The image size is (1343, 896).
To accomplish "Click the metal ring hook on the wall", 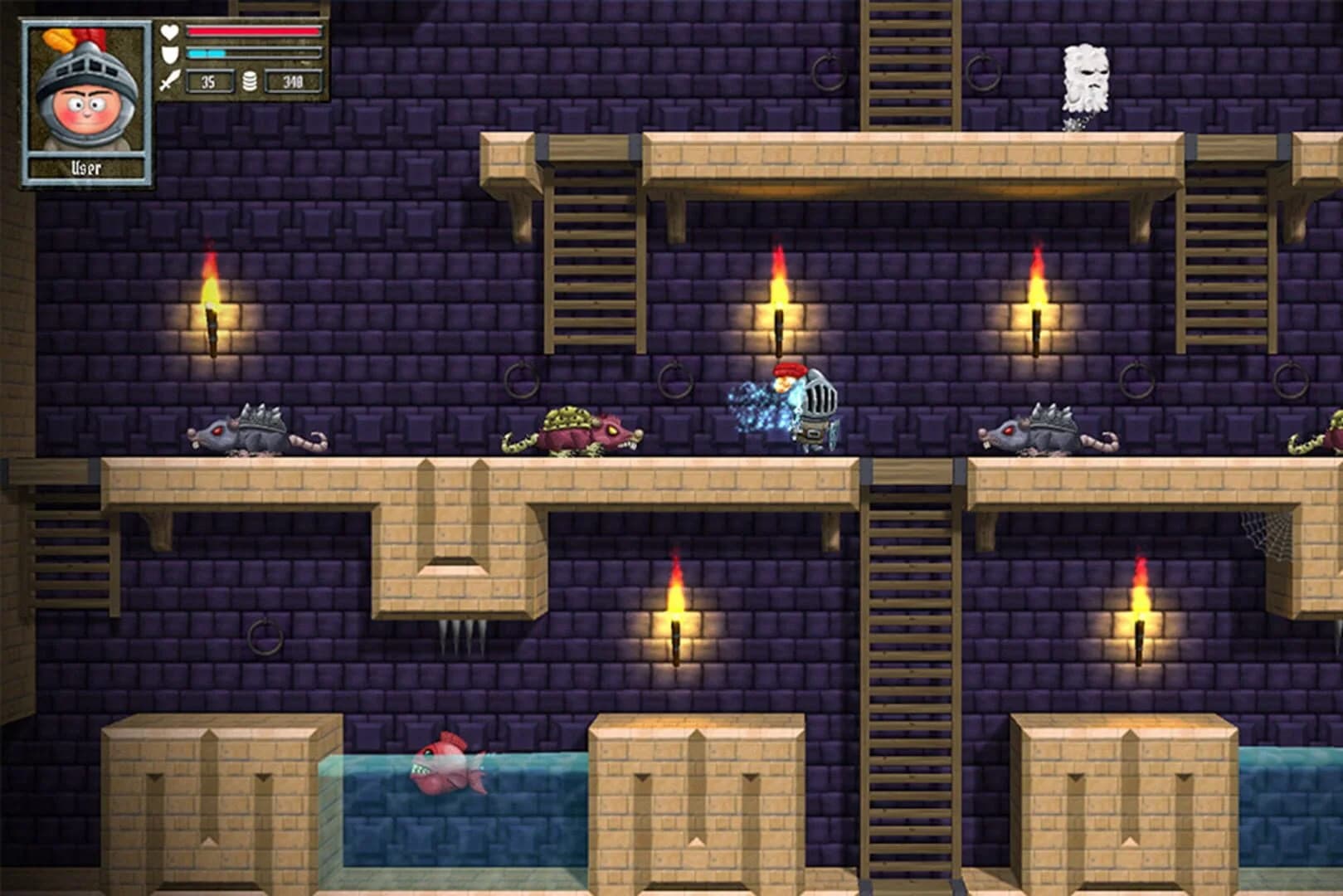I will pos(523,380).
